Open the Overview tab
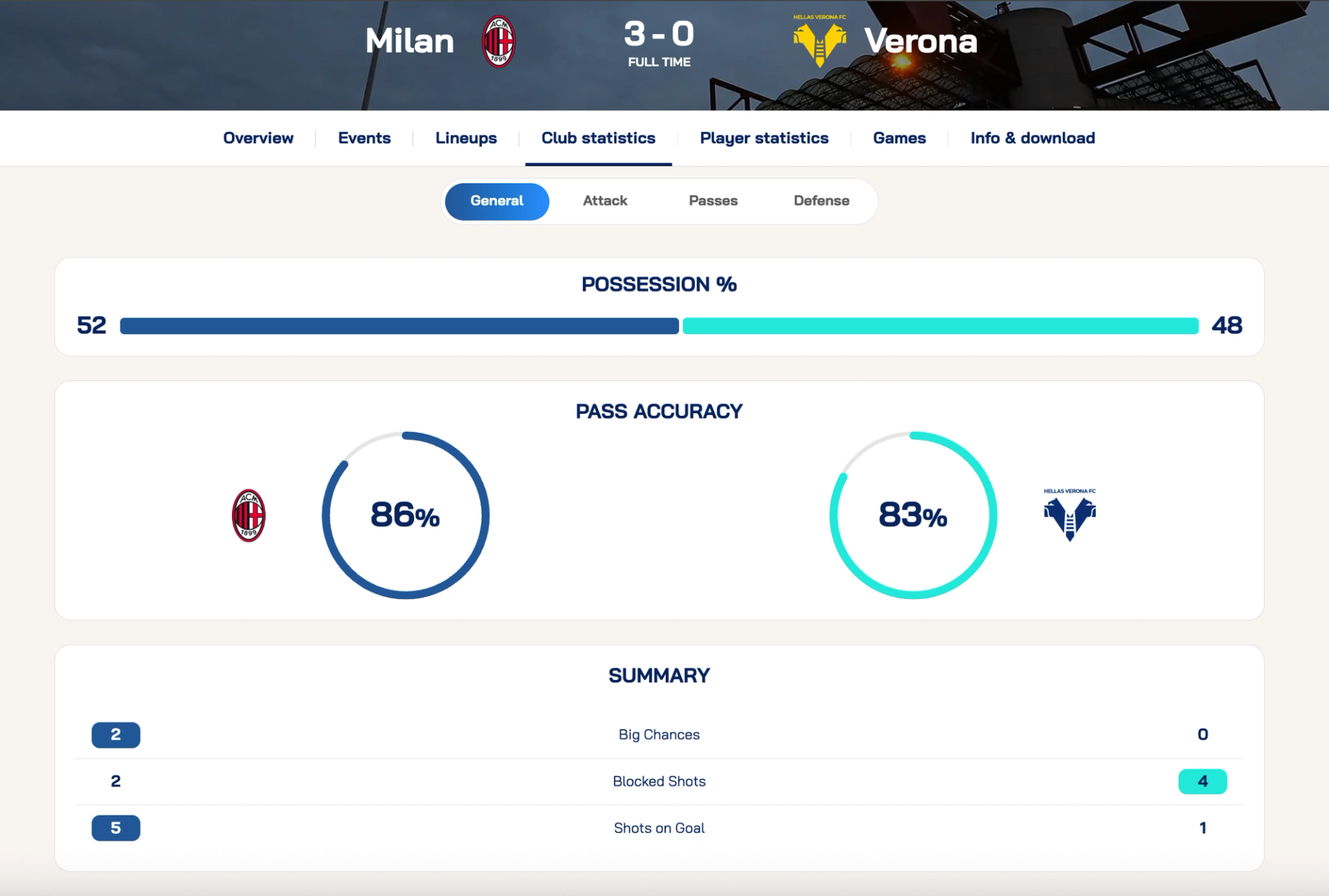1329x896 pixels. pos(257,138)
